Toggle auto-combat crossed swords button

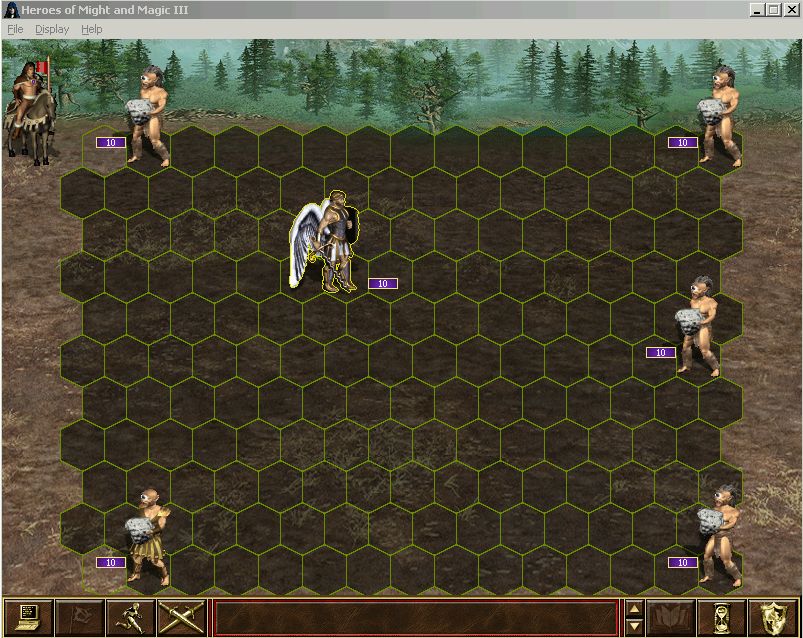click(181, 617)
